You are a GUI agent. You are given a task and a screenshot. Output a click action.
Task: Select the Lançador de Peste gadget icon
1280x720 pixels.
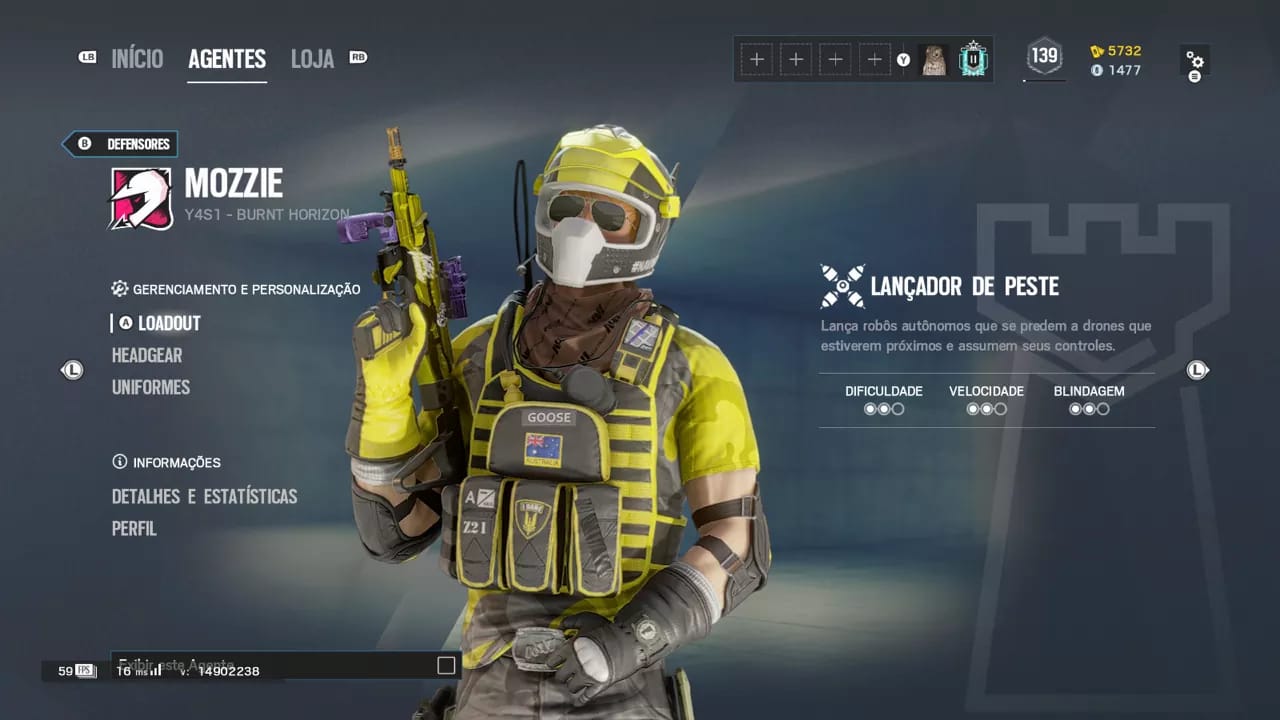click(840, 286)
